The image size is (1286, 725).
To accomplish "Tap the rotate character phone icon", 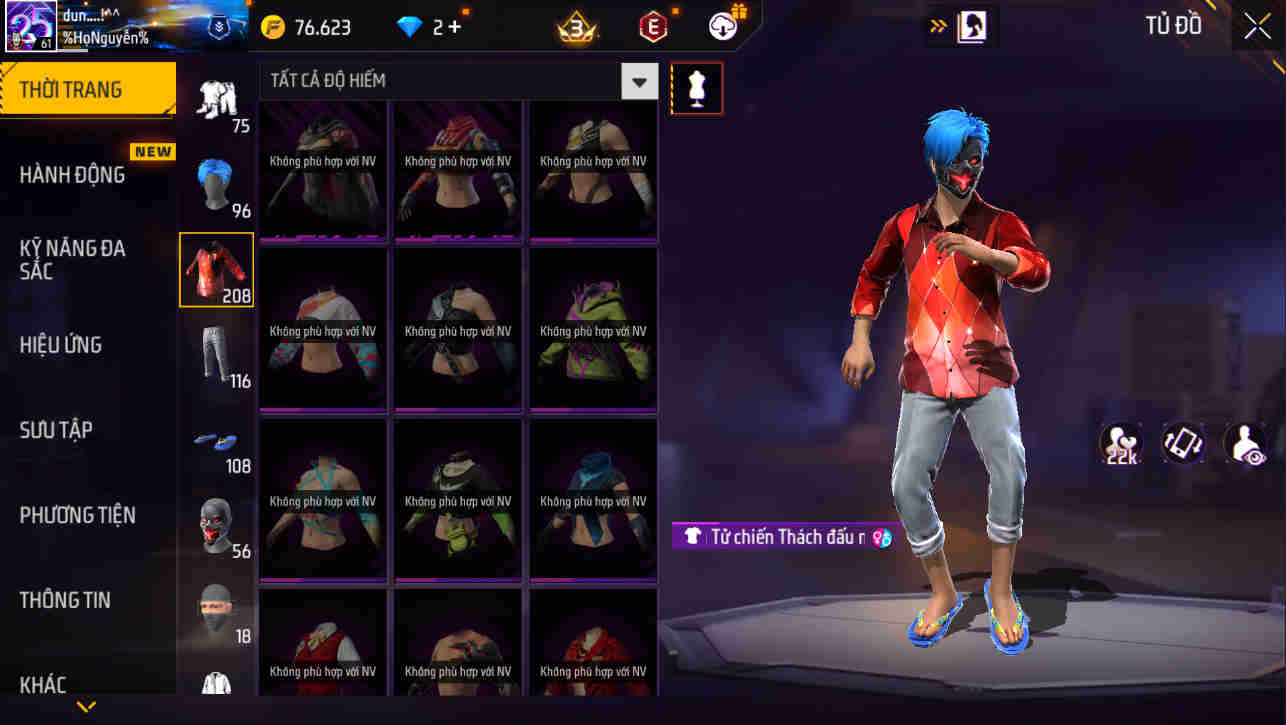I will [x=1183, y=443].
